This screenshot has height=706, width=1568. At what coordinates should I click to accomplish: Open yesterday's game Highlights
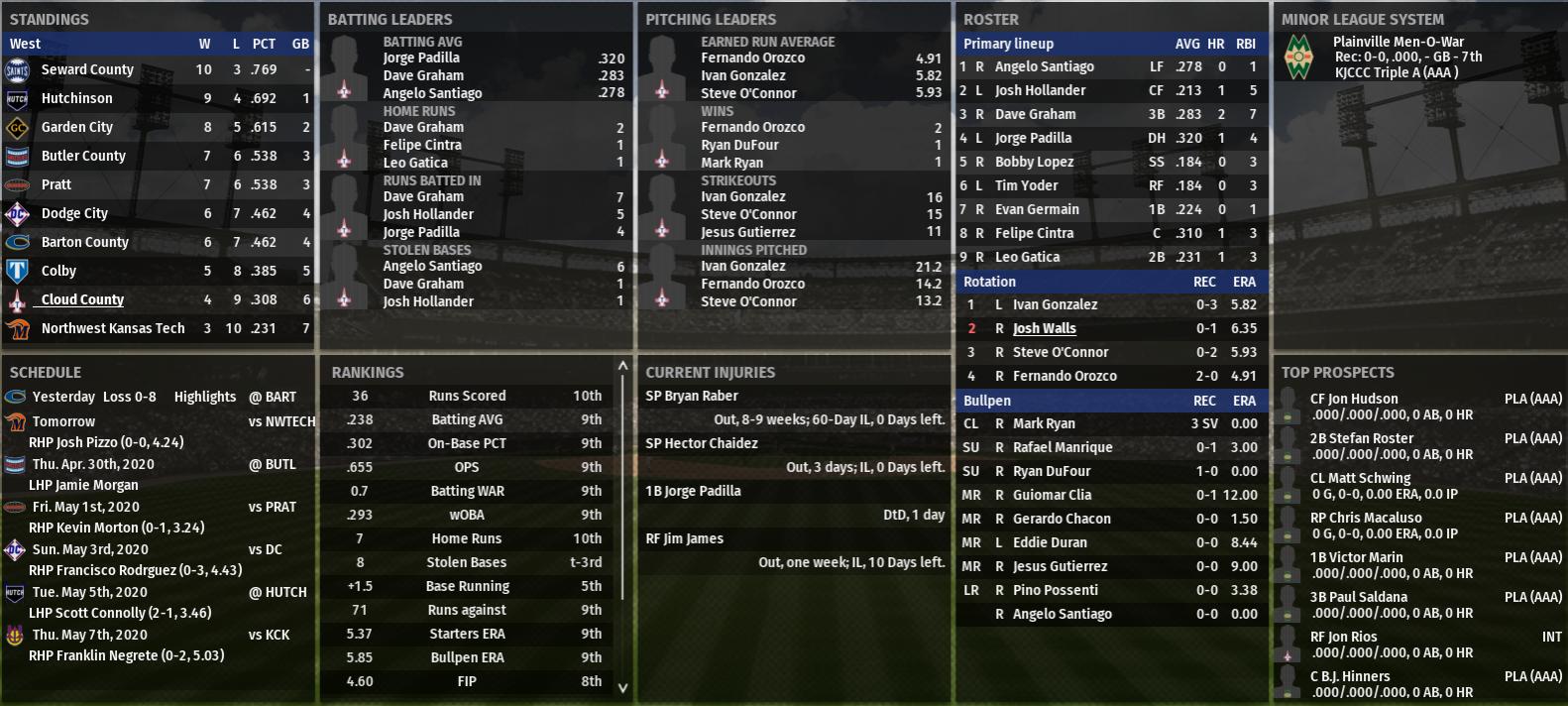[x=205, y=397]
